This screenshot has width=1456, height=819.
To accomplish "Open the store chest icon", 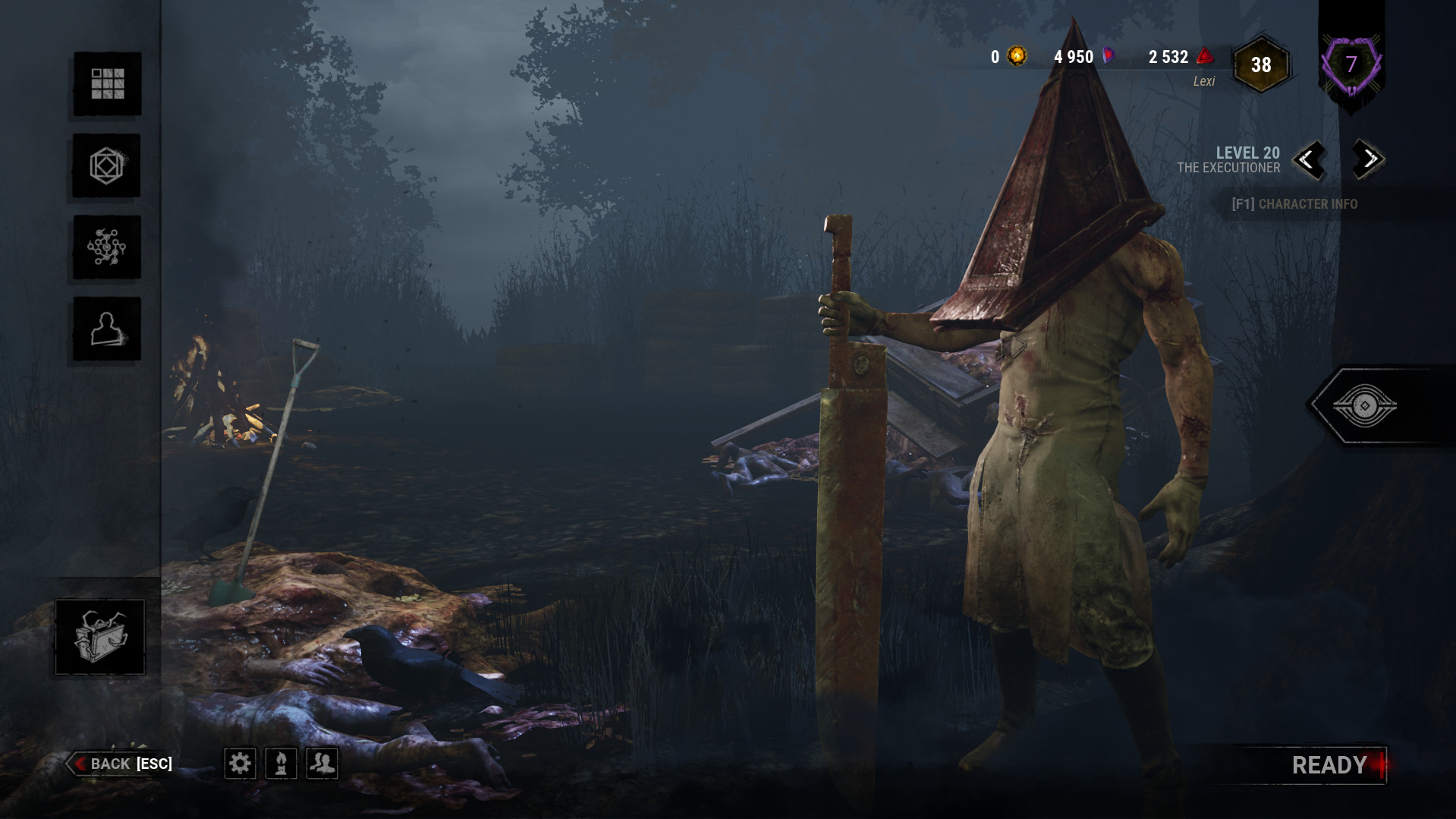I will (x=99, y=637).
